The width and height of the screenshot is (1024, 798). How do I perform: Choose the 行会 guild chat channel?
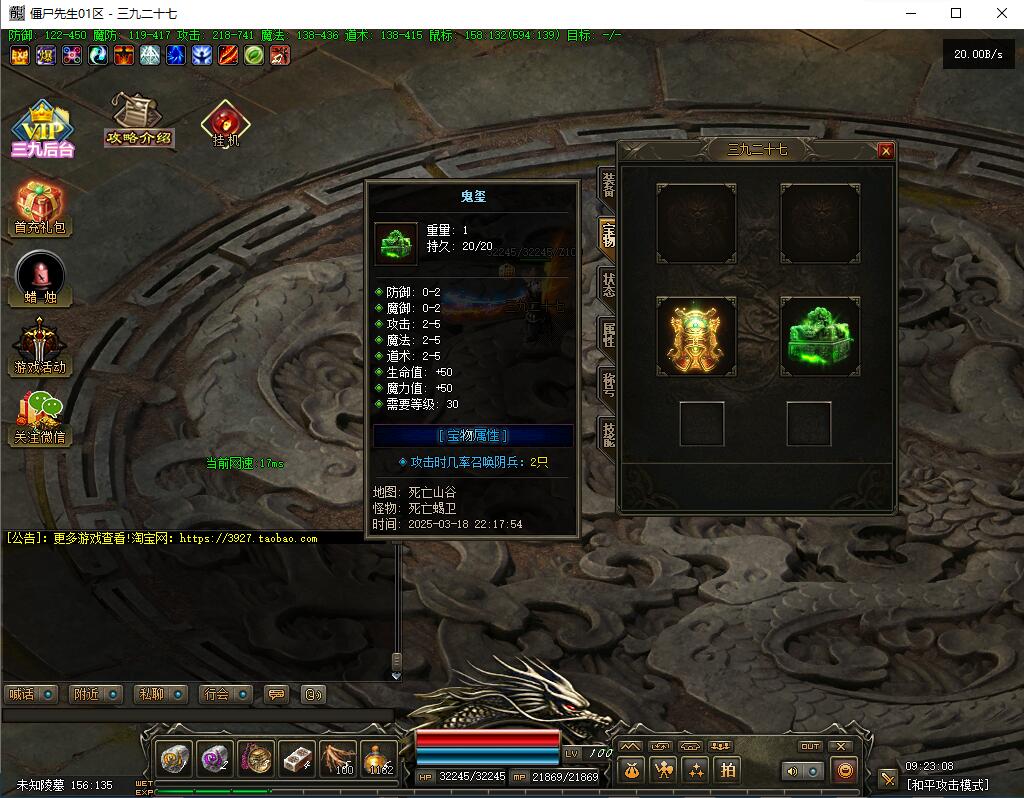coord(225,694)
